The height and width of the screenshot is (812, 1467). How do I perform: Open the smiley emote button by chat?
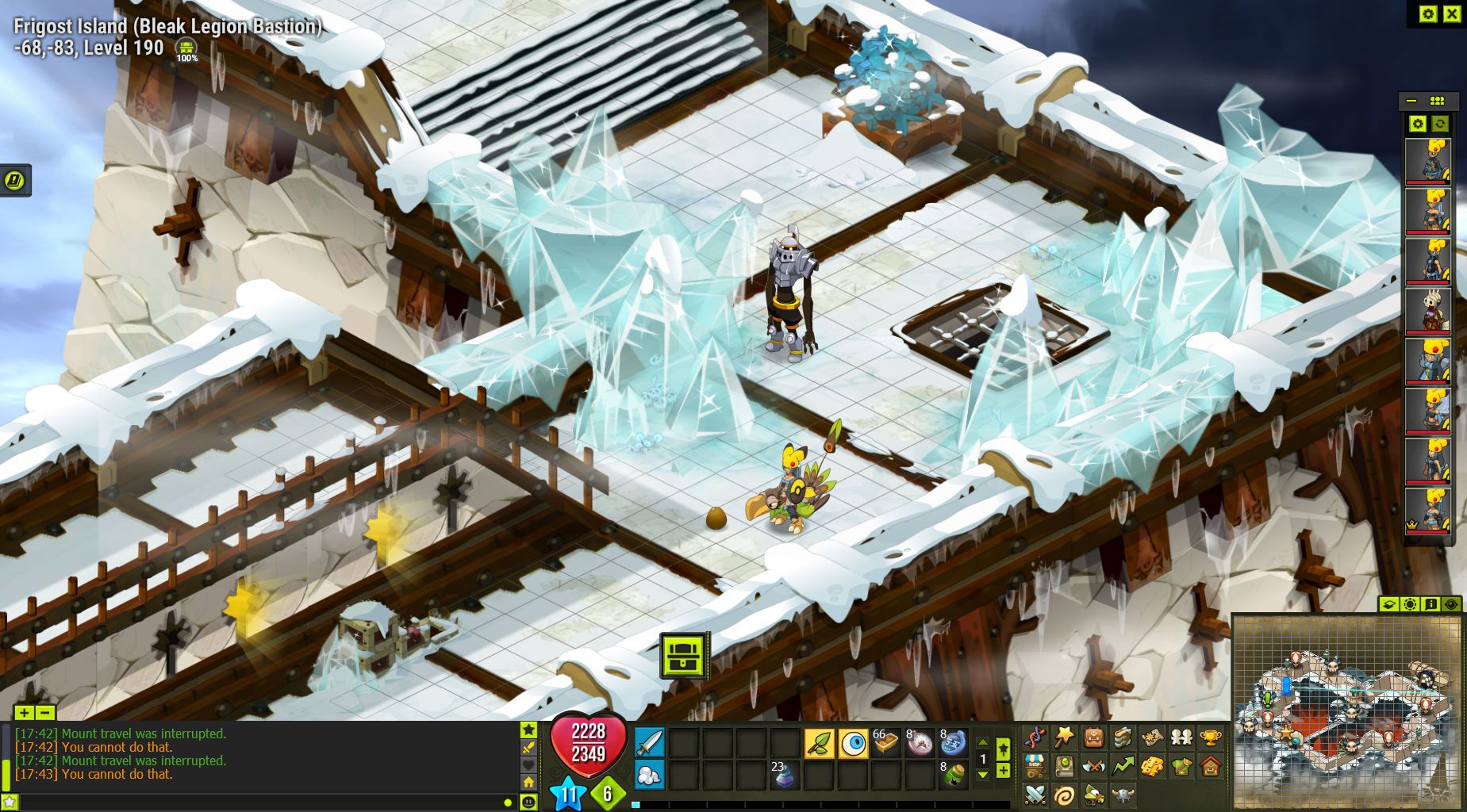(529, 802)
